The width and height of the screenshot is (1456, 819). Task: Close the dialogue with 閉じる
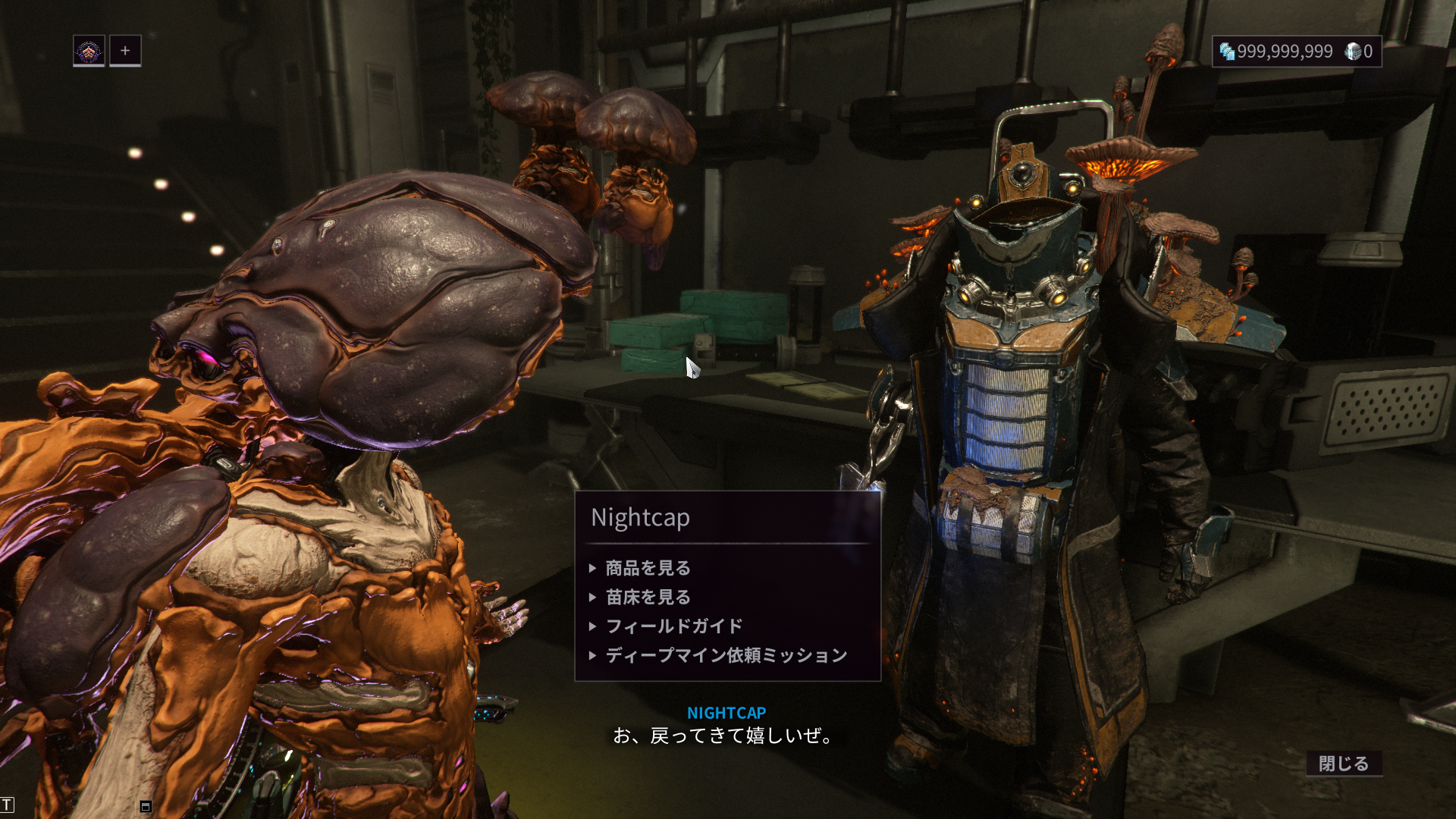pos(1343,763)
